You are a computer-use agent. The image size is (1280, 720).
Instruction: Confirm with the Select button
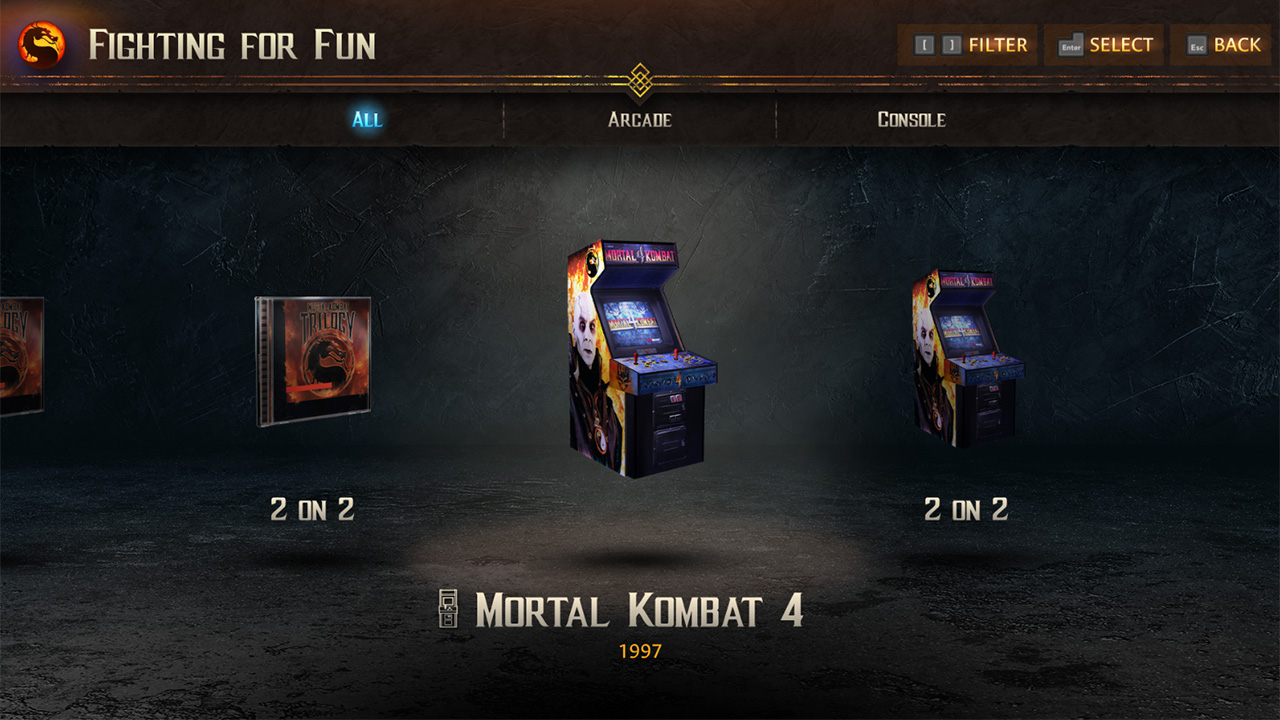(x=1105, y=45)
